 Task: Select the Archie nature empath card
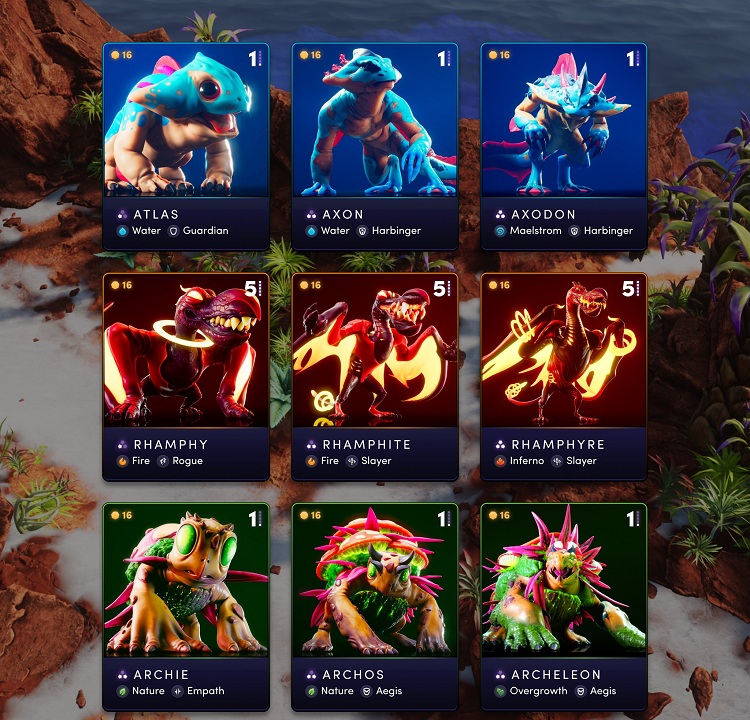(186, 606)
